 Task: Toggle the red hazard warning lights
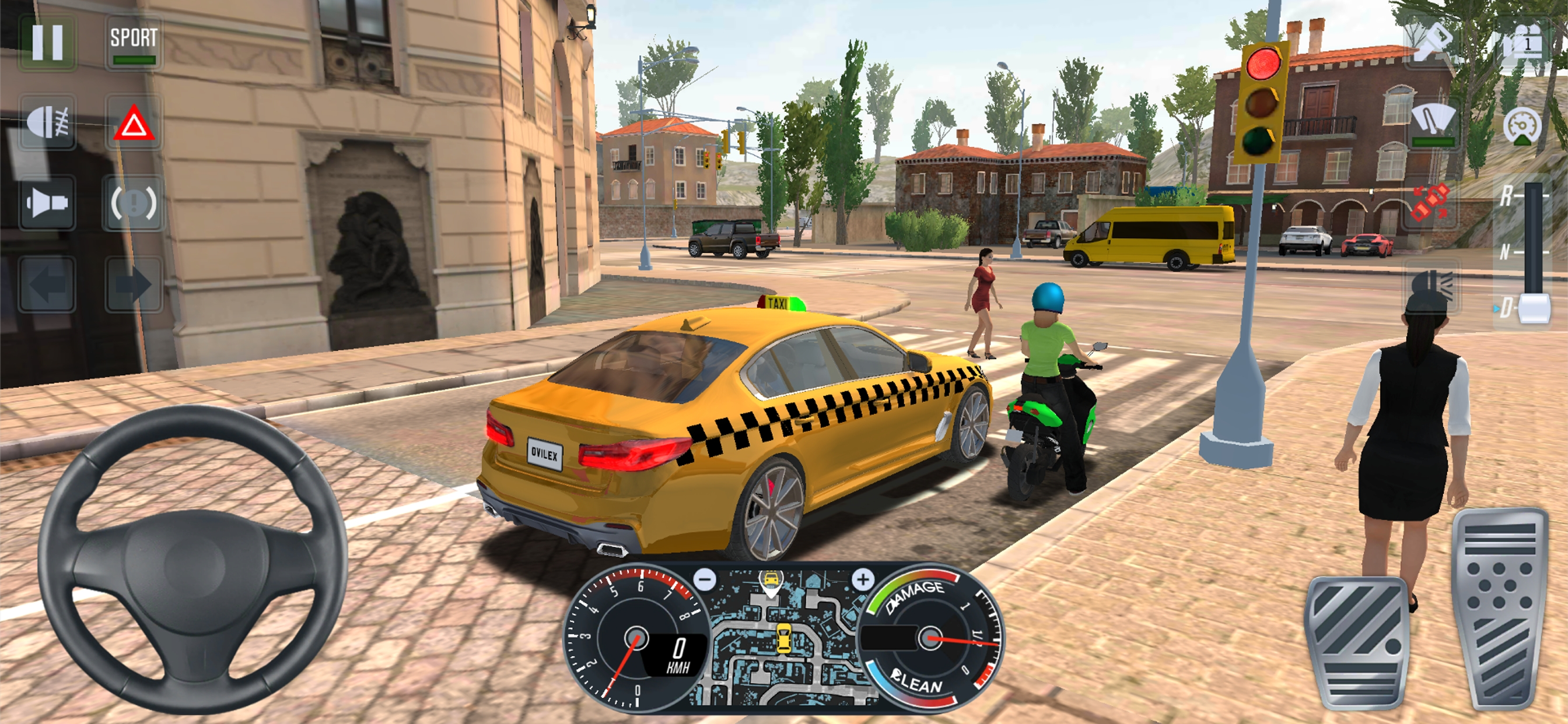coord(134,123)
